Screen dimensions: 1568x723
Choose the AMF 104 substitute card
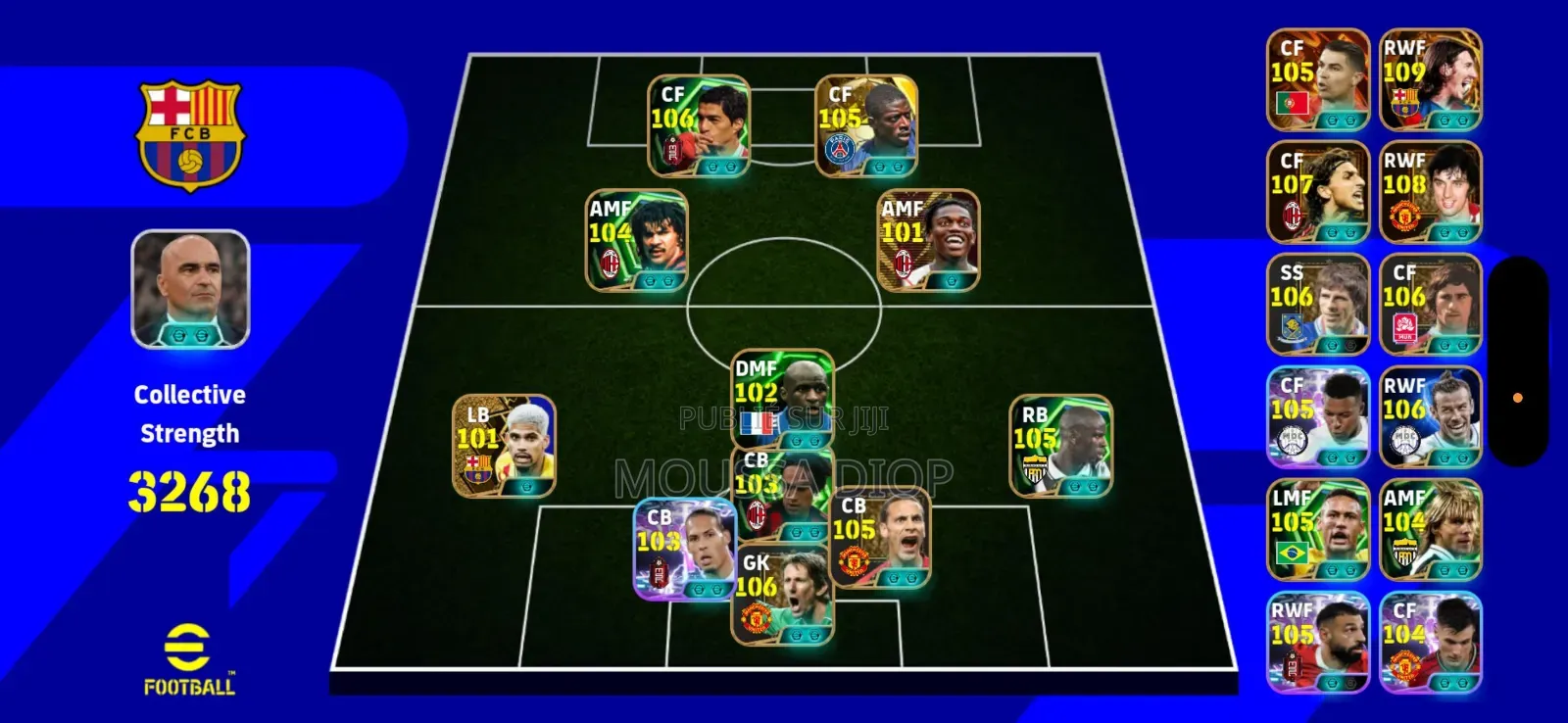[1430, 530]
